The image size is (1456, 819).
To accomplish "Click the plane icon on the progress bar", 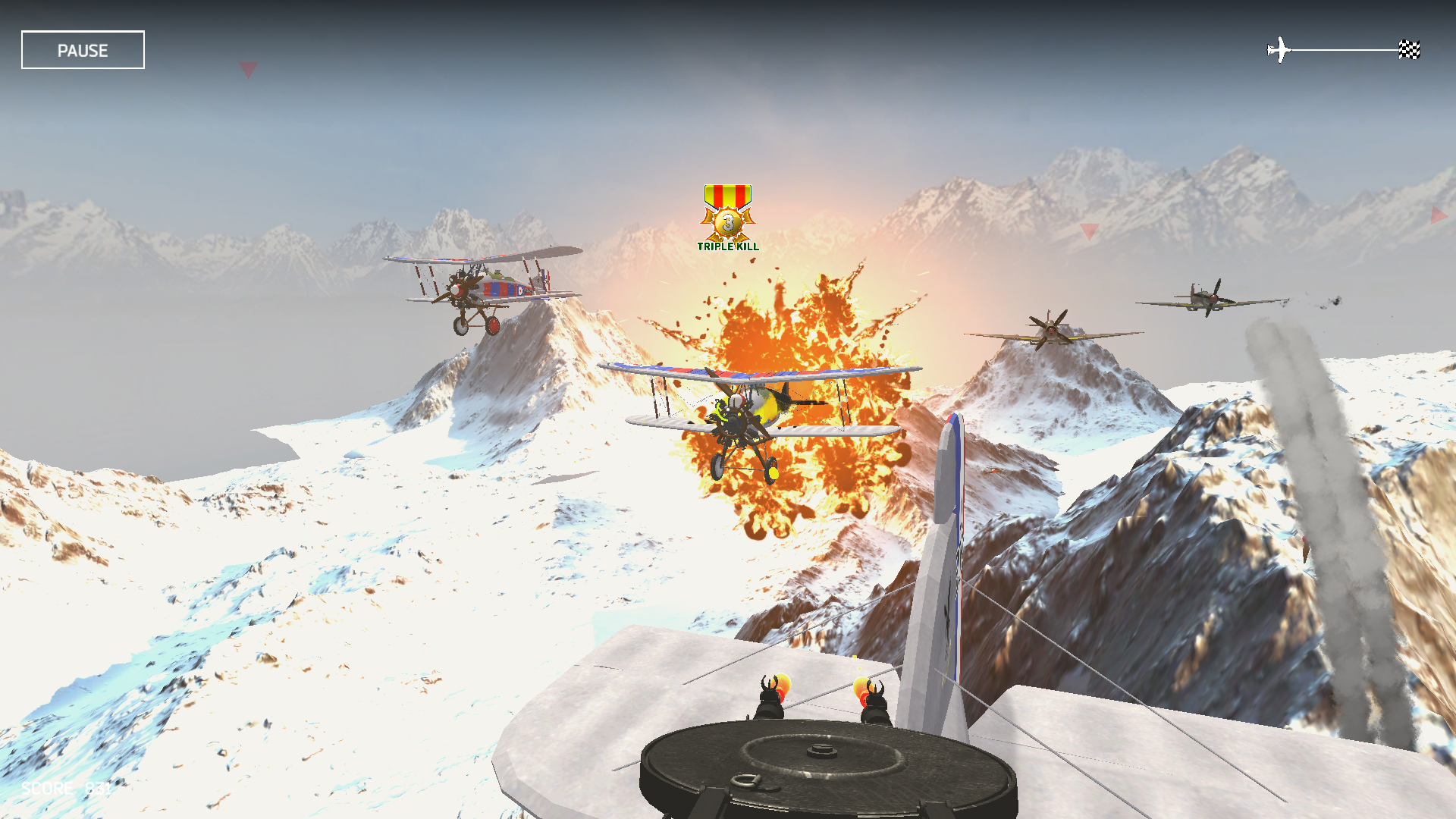I will 1280,48.
